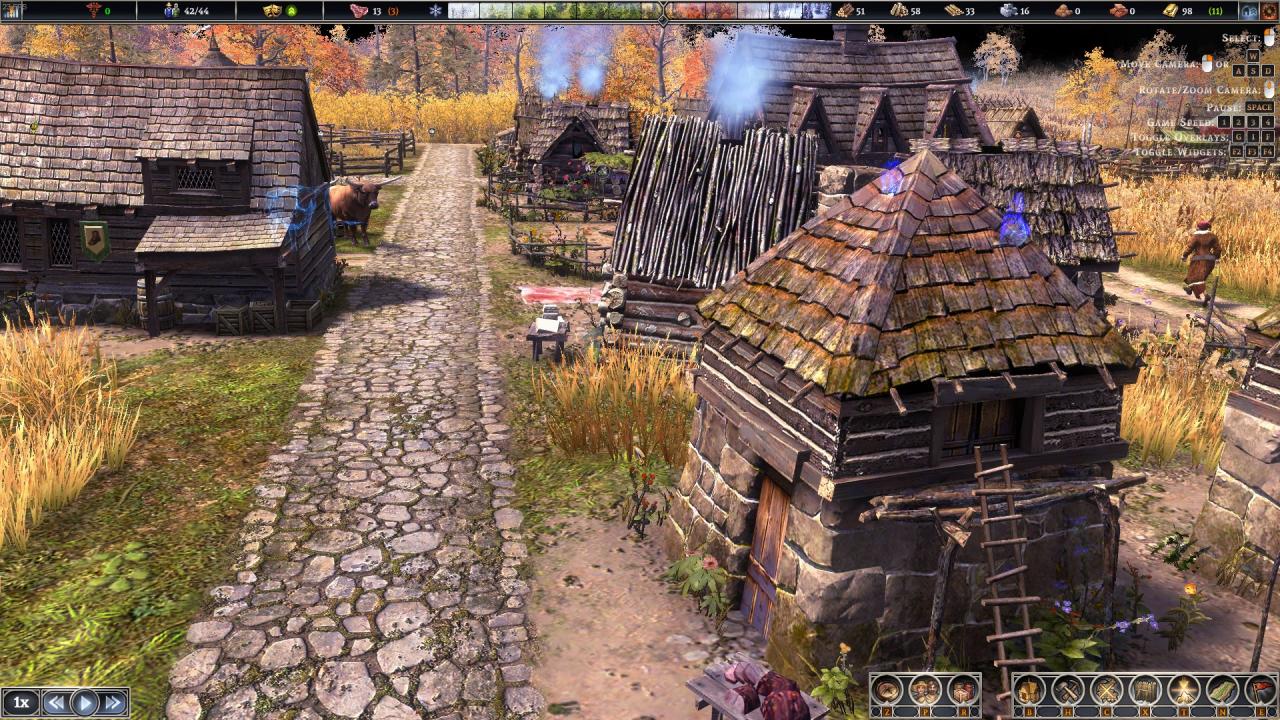Slow down the game speed
The width and height of the screenshot is (1280, 720).
coord(56,703)
